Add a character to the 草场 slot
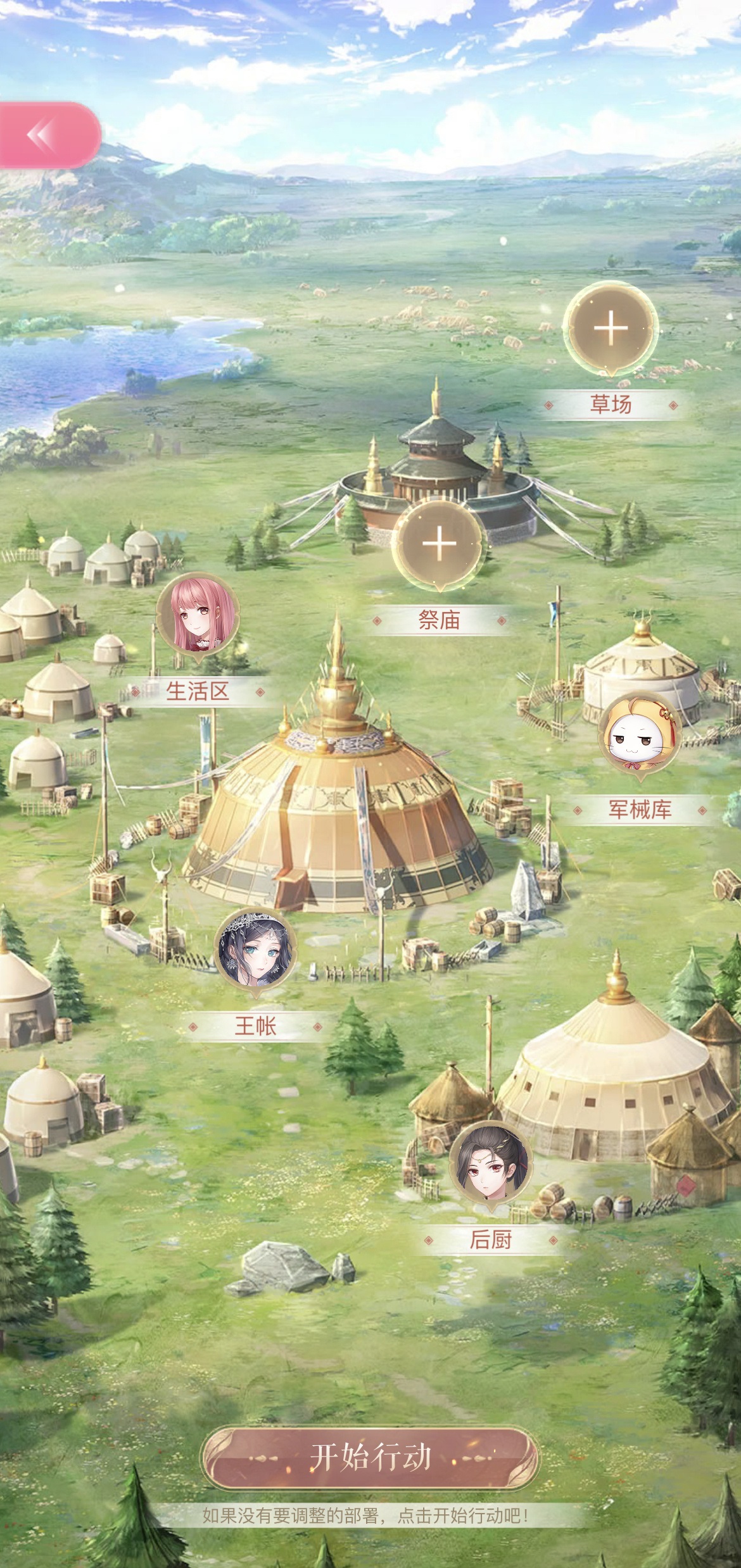 click(611, 328)
